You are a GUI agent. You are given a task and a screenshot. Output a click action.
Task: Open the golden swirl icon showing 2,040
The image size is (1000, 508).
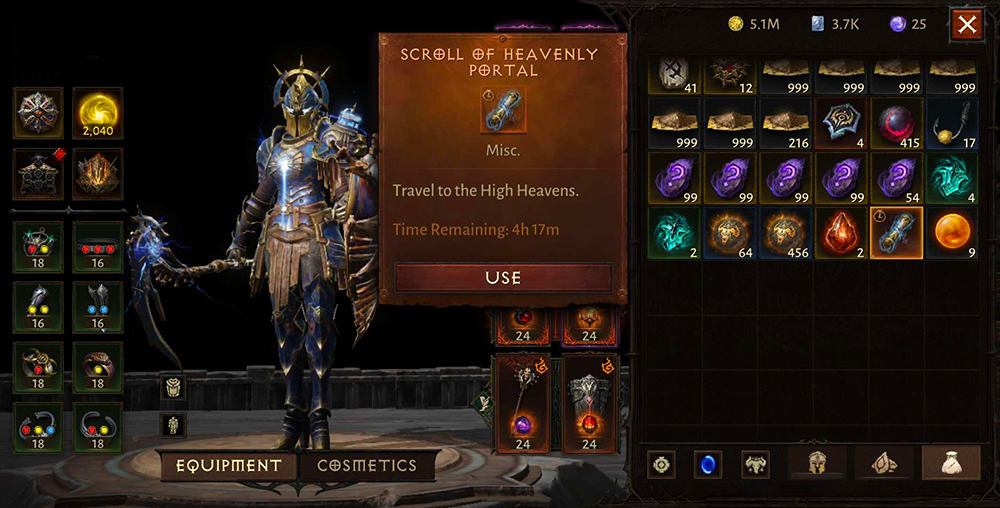click(98, 113)
